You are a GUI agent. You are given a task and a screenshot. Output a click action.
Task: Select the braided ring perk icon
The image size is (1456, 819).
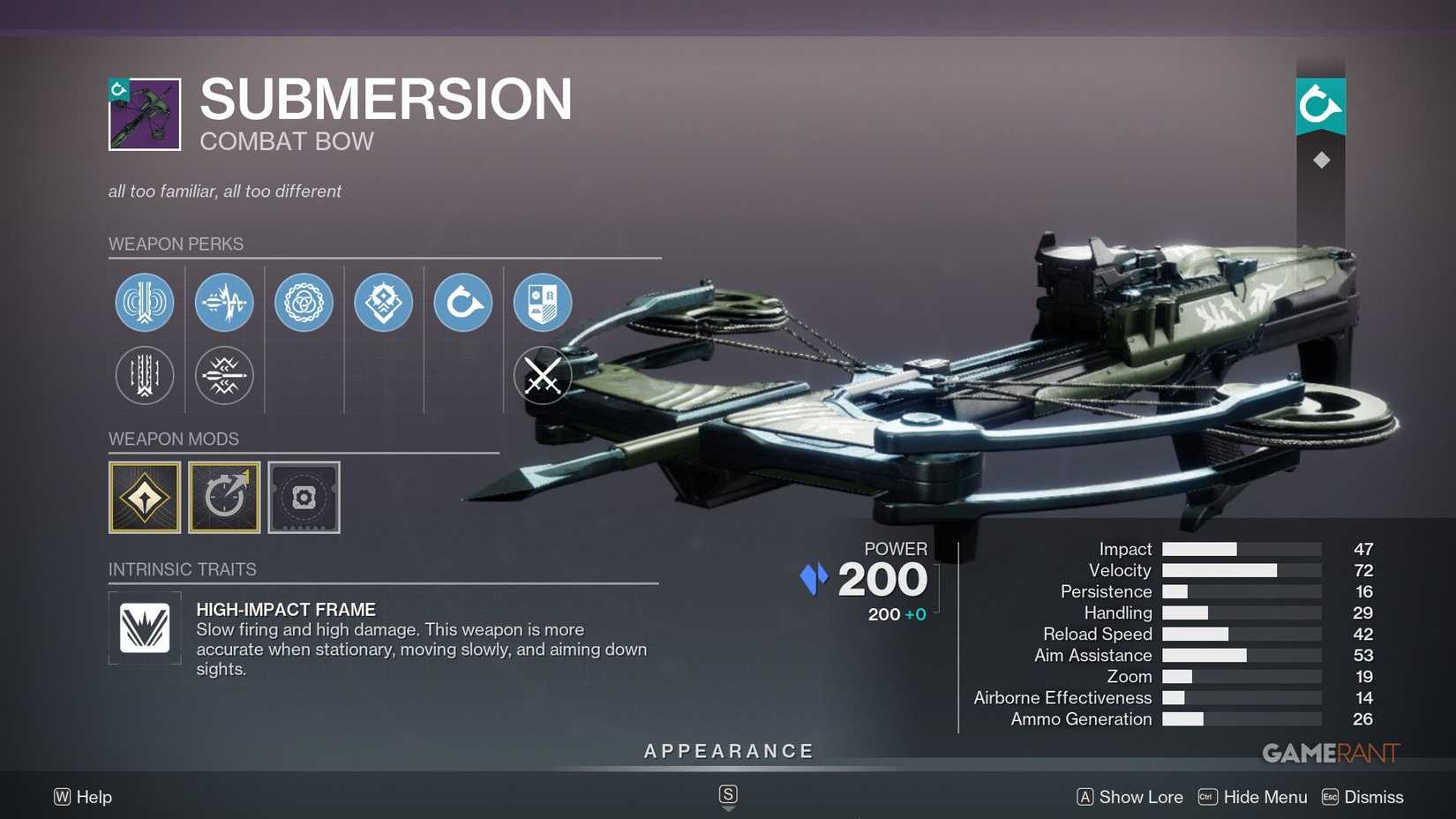(x=304, y=302)
